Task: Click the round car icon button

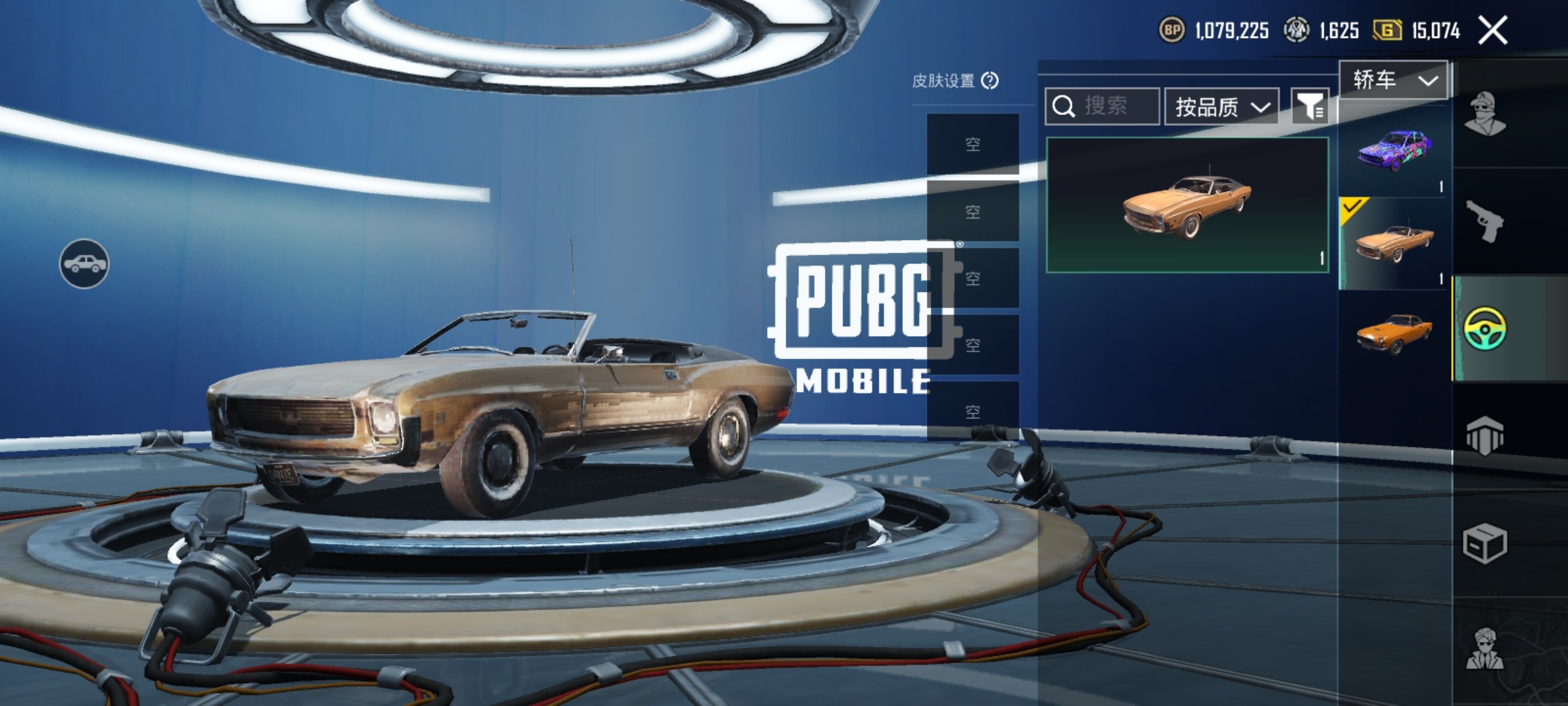Action: pyautogui.click(x=84, y=263)
